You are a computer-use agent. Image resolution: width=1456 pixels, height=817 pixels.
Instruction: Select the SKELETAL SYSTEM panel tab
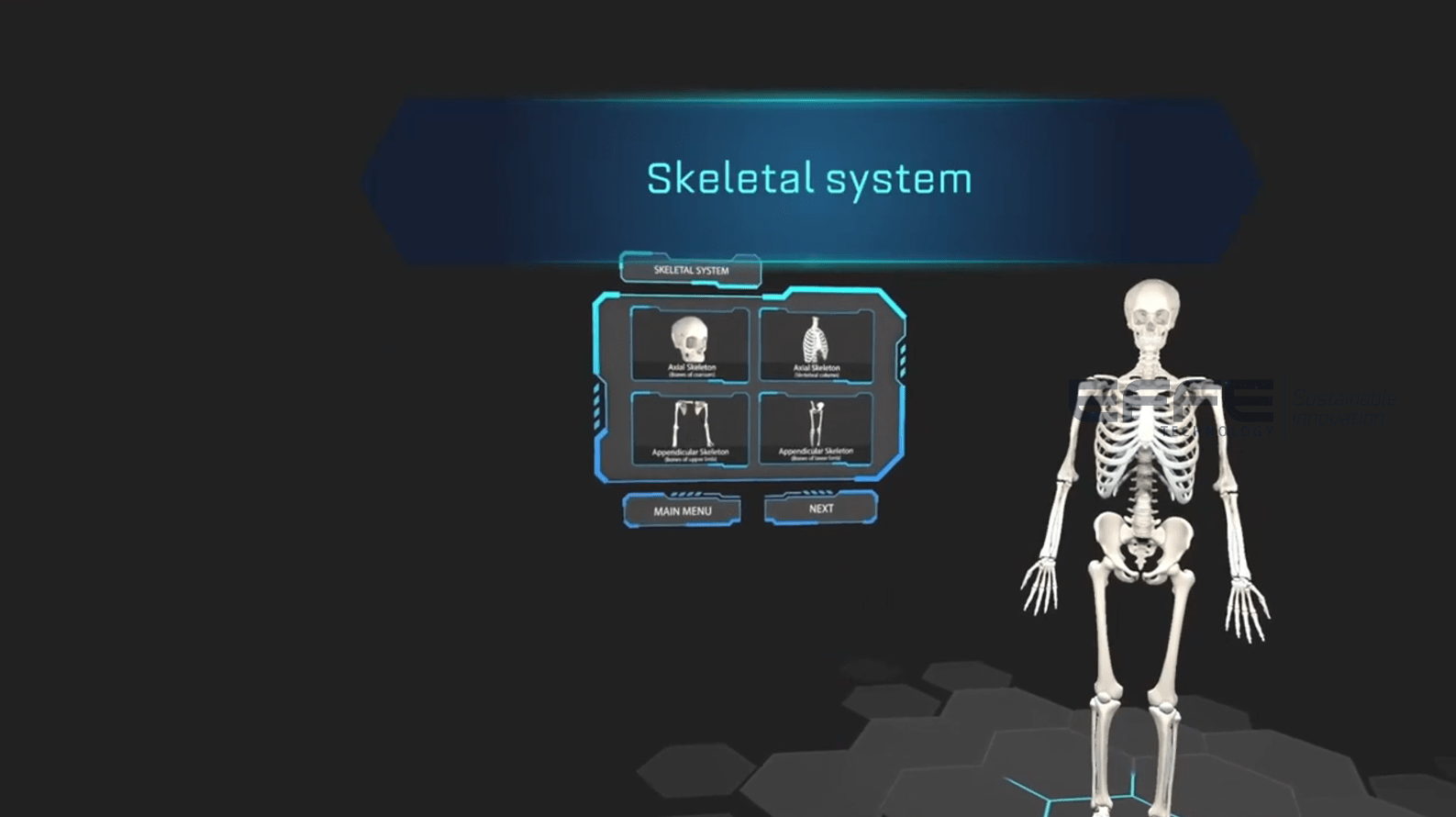click(690, 269)
